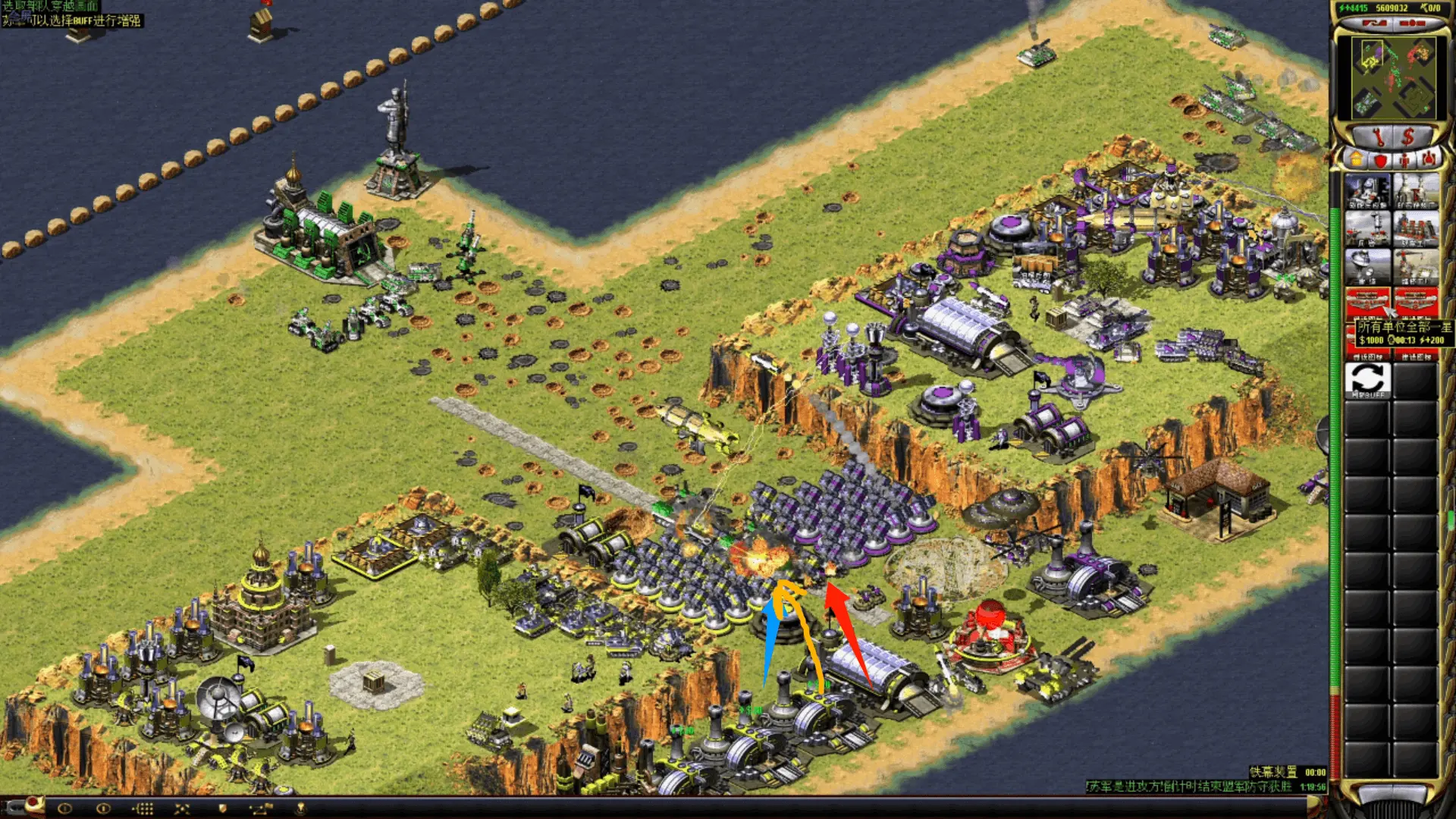The image size is (1456, 819).
Task: Select the twin-tower refinery build cameo
Action: coord(1416,190)
